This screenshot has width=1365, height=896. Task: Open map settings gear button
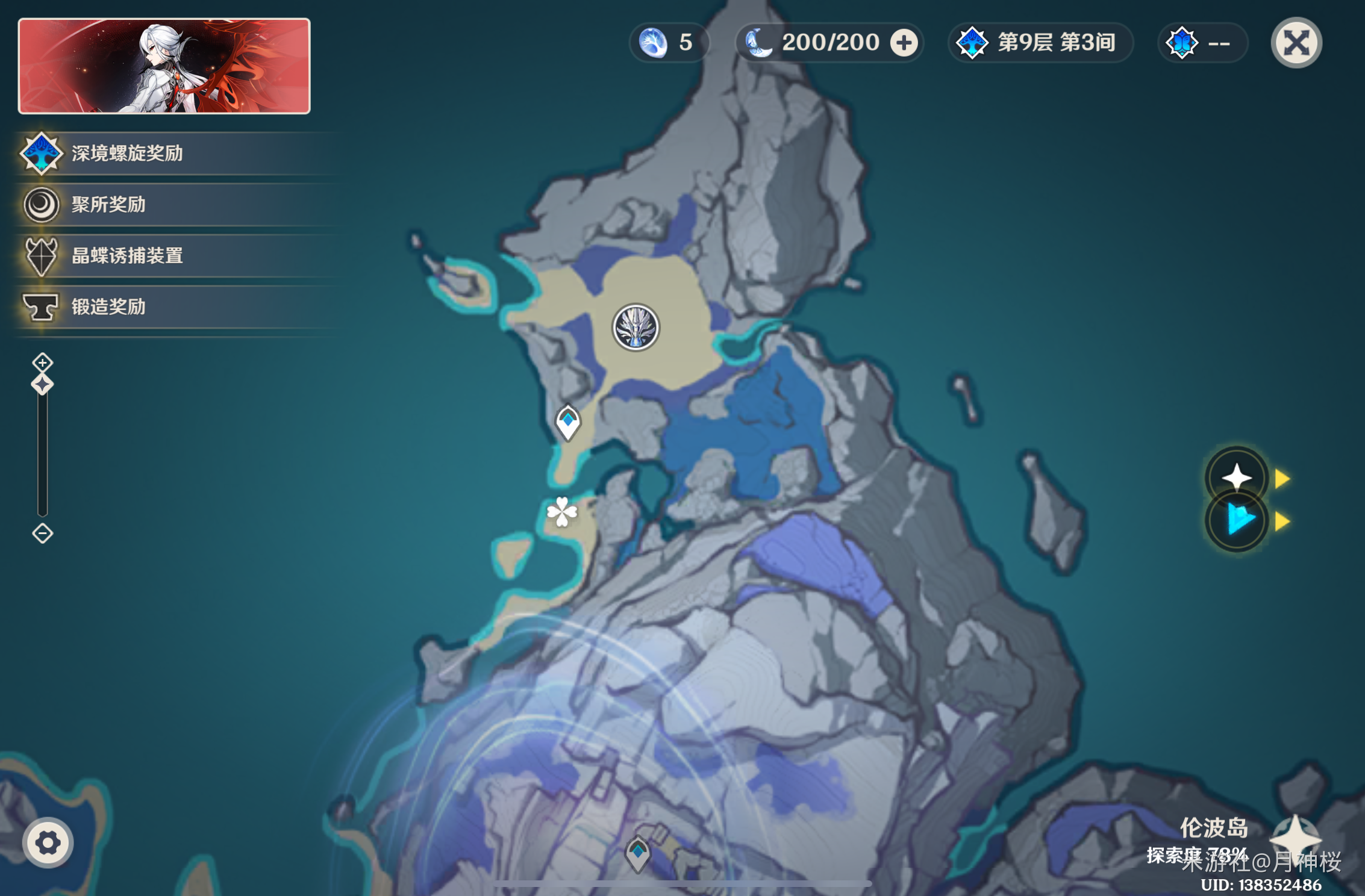point(48,842)
